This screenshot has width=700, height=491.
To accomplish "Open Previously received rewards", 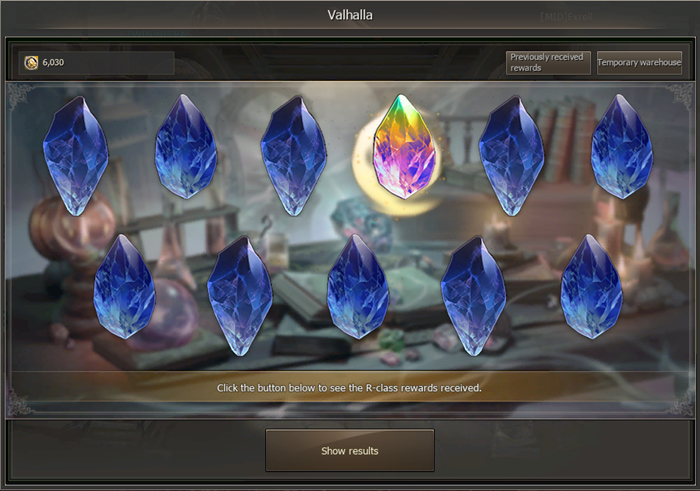I will coord(548,63).
